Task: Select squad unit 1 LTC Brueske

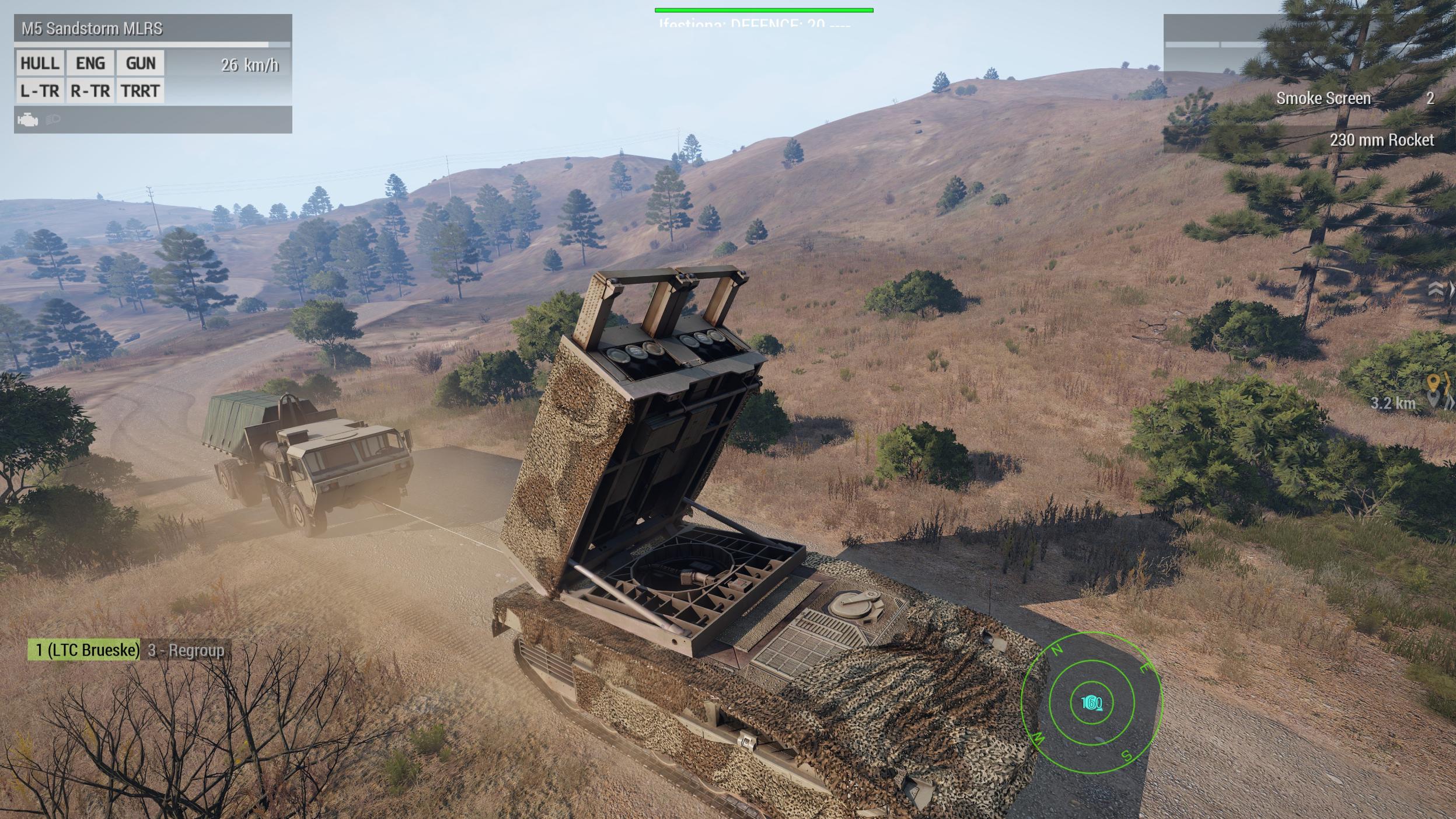Action: point(84,650)
